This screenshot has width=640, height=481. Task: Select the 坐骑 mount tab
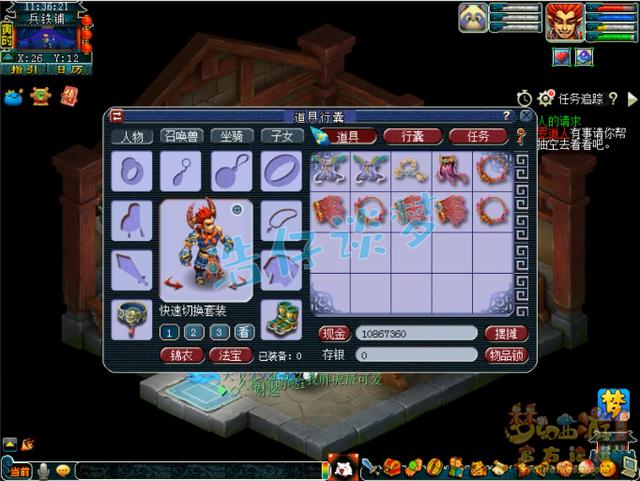coord(231,137)
